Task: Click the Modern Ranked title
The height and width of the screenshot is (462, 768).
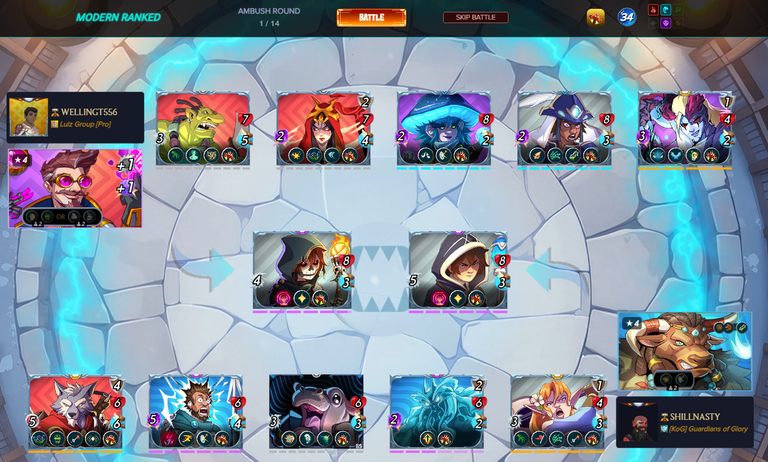Action: [x=118, y=17]
